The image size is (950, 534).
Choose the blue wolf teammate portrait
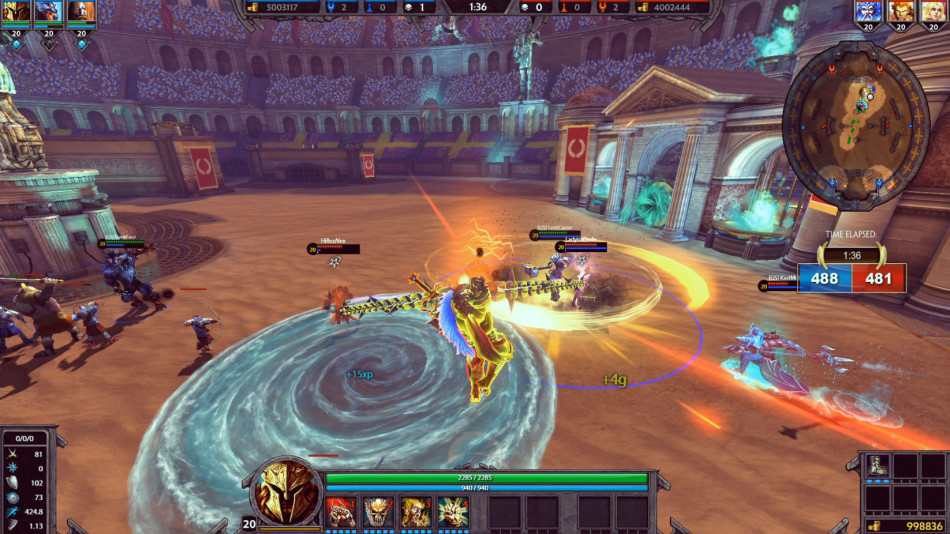(49, 12)
